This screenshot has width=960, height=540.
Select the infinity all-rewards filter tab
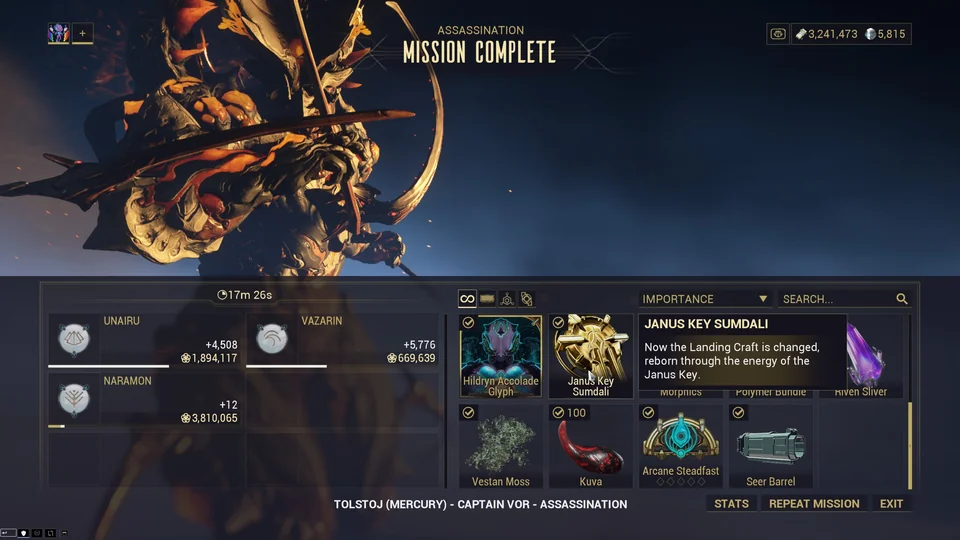pyautogui.click(x=467, y=299)
